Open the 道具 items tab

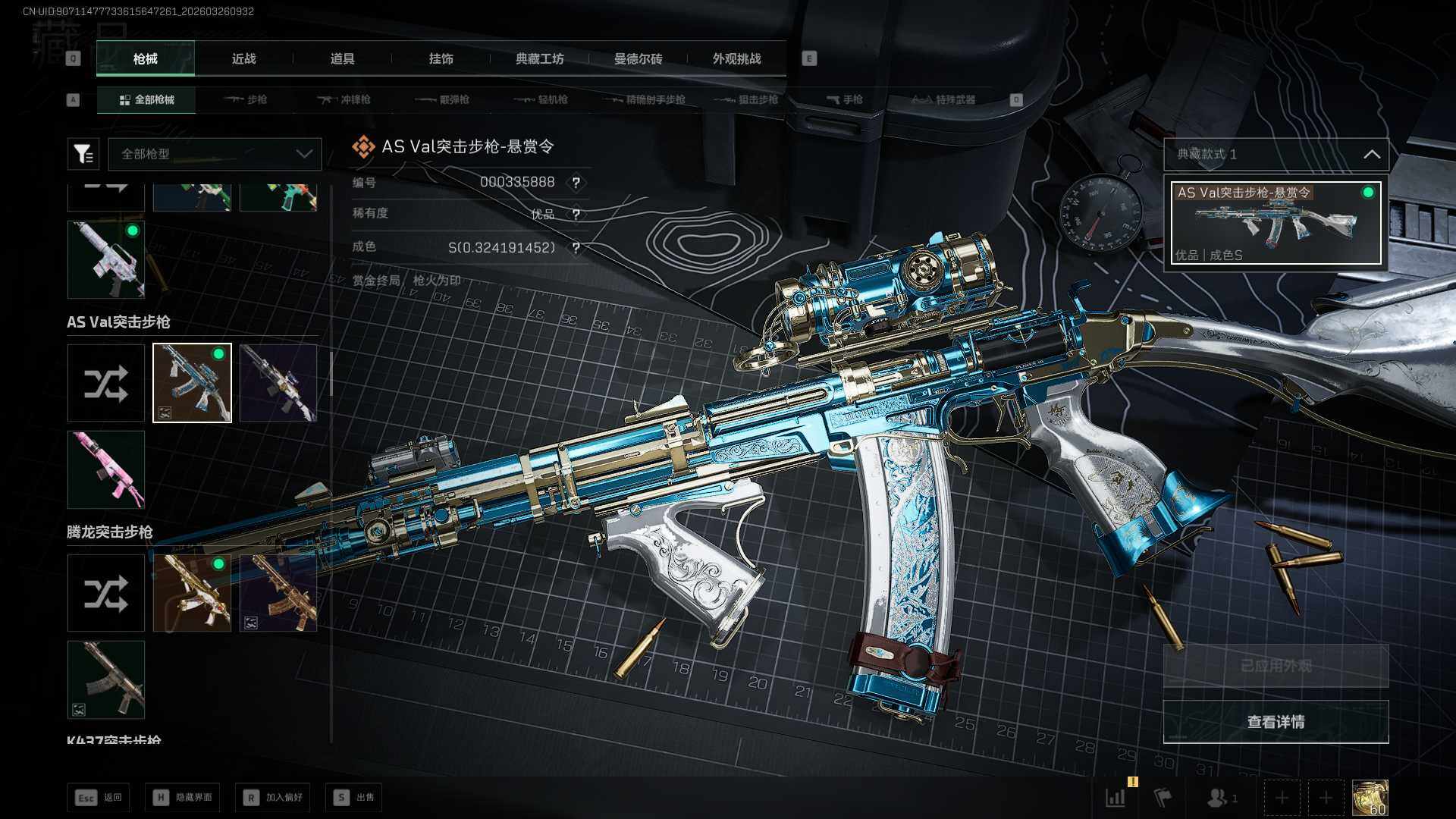tap(342, 59)
